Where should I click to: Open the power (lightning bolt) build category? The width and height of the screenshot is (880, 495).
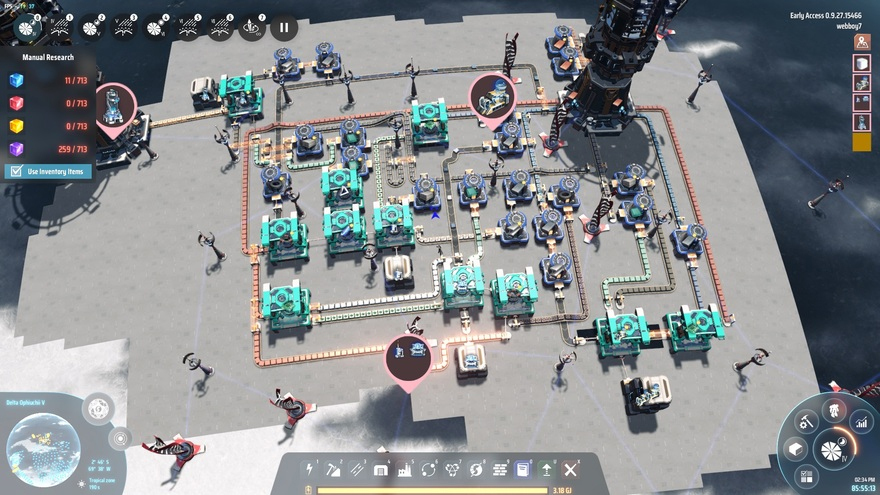click(310, 469)
